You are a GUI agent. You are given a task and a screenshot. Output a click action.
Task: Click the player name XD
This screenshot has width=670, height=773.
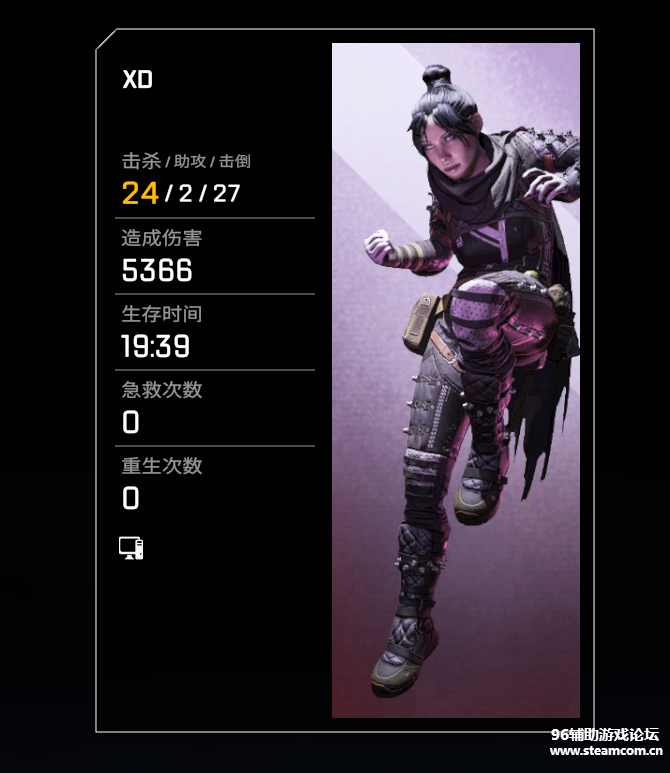(x=137, y=80)
